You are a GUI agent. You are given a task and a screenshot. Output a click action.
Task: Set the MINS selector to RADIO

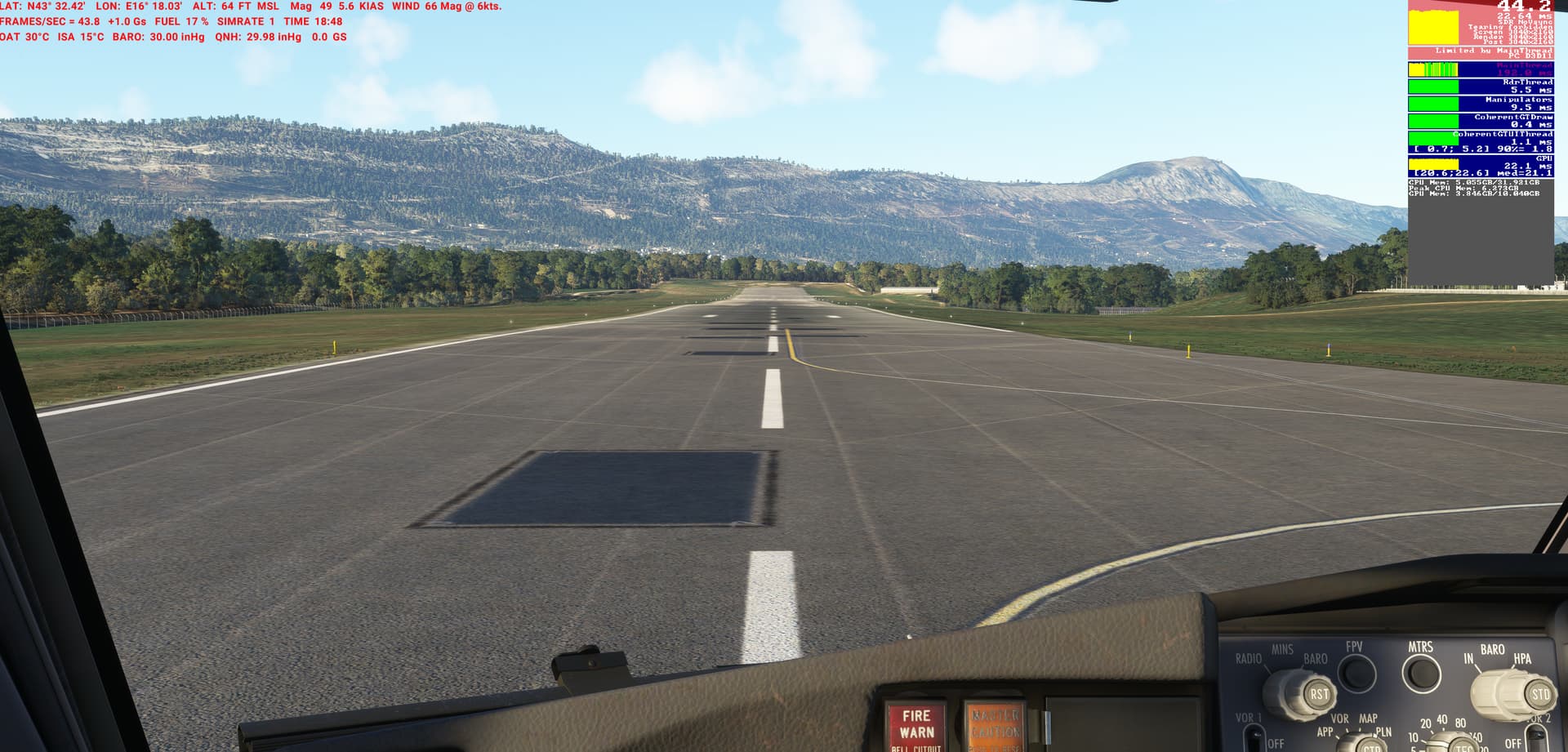click(x=1249, y=658)
